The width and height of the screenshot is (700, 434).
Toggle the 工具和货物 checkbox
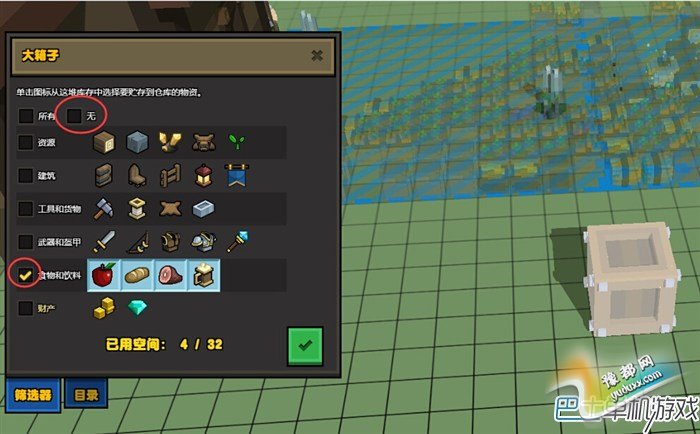25,209
